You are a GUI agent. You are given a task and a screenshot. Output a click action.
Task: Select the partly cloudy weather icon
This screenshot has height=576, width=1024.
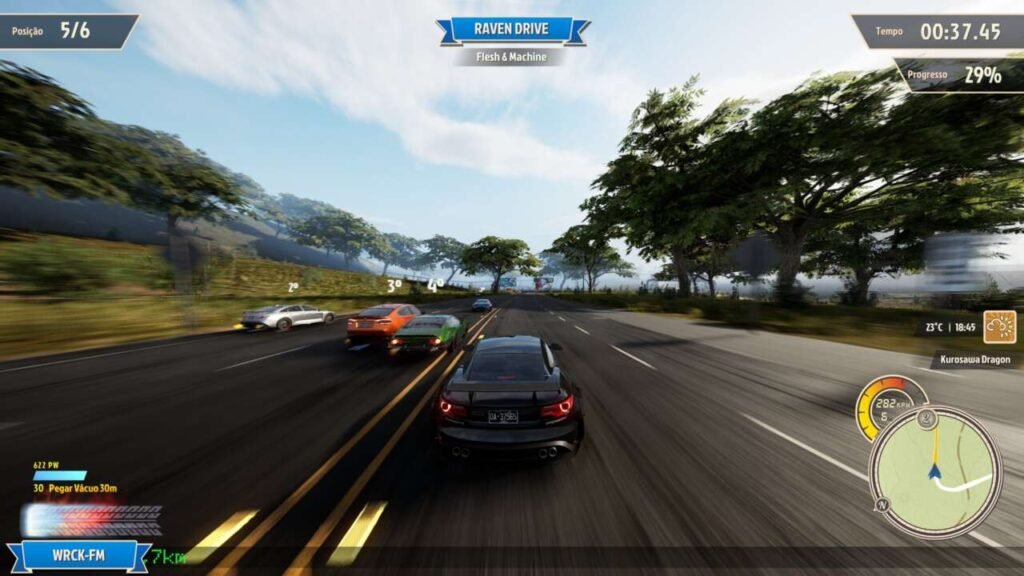(999, 327)
